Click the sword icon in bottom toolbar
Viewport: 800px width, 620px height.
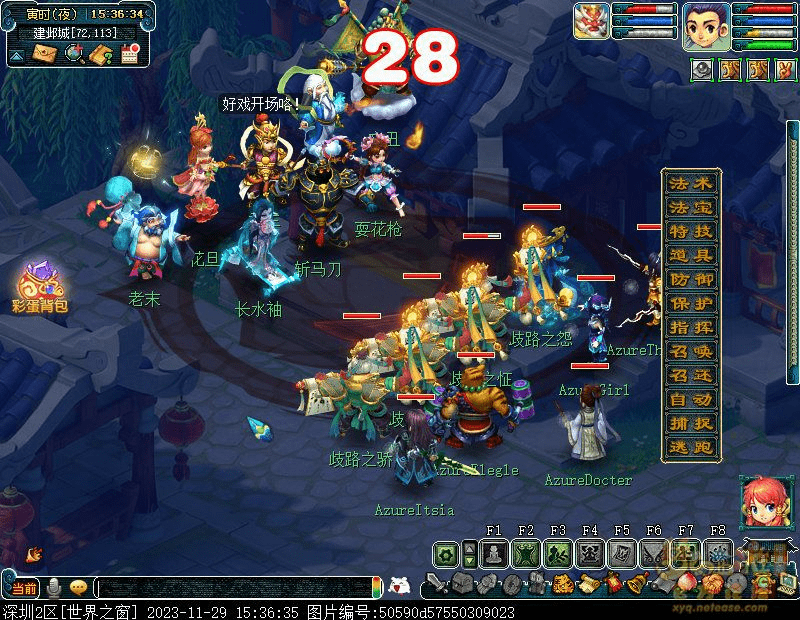[x=435, y=583]
